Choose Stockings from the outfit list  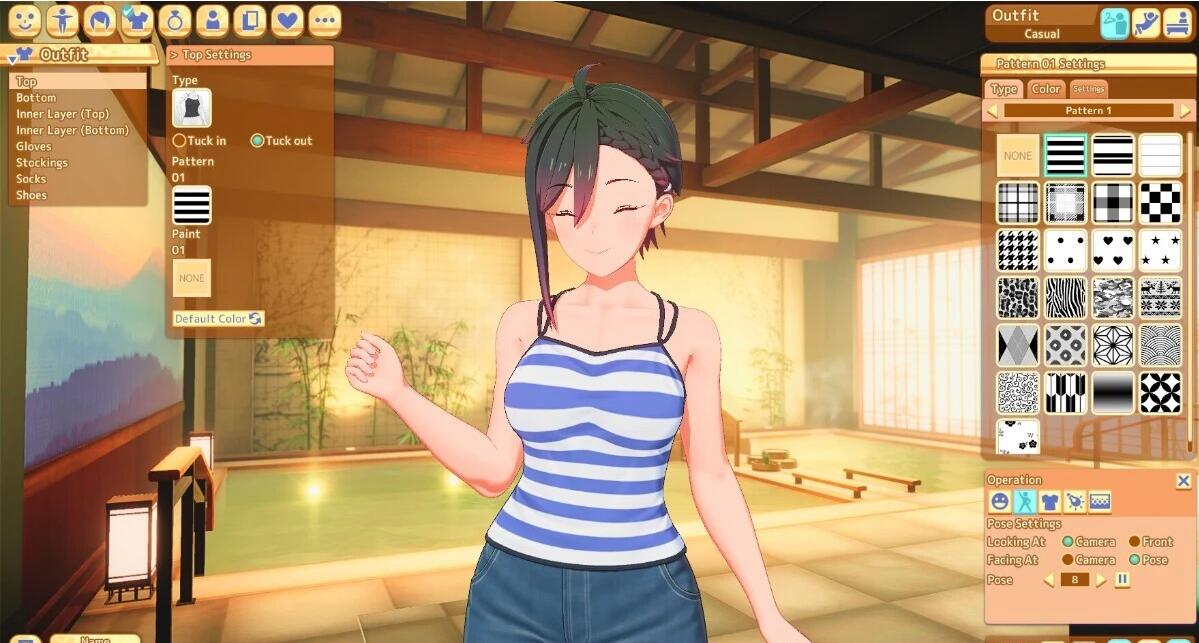point(42,163)
